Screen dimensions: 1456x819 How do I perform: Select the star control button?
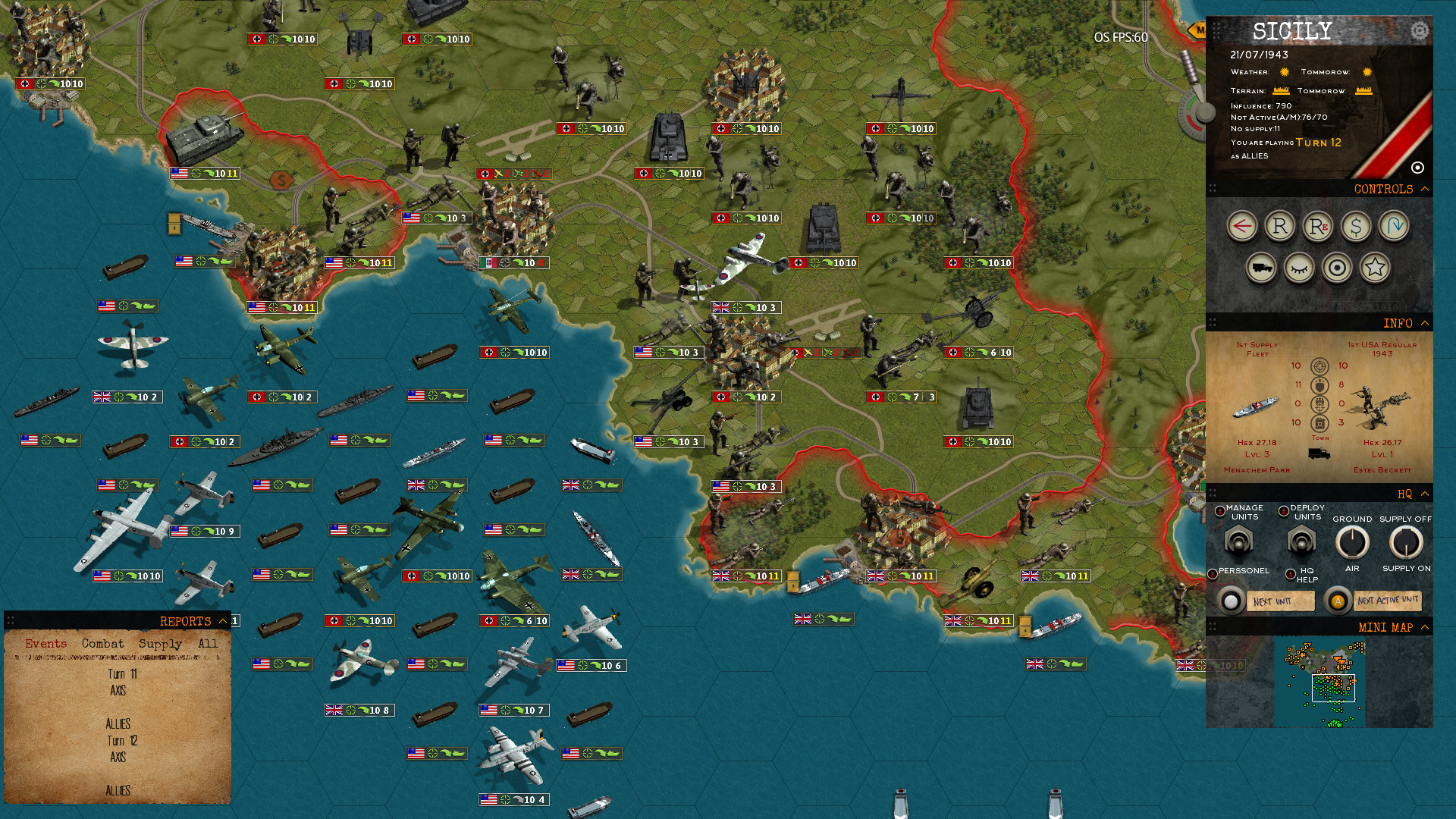pyautogui.click(x=1375, y=268)
